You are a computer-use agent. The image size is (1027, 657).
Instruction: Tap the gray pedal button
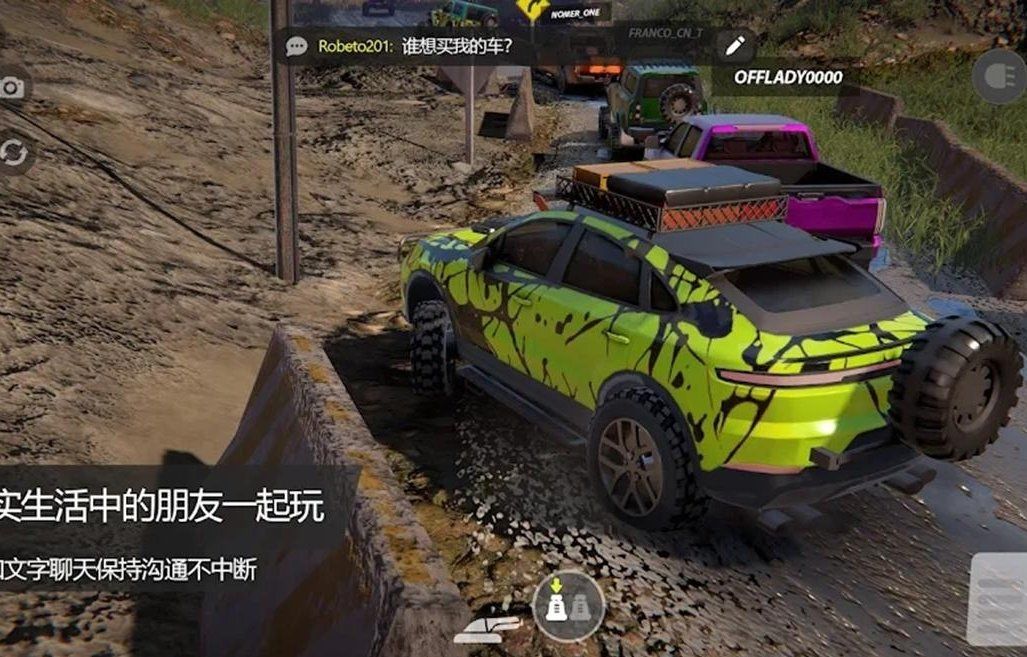pyautogui.click(x=997, y=598)
